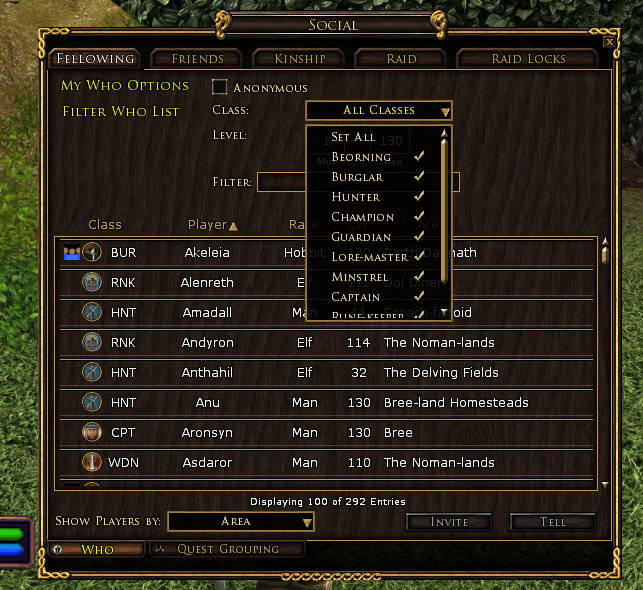Choose Set All in class list
This screenshot has height=590, width=643.
click(x=353, y=137)
